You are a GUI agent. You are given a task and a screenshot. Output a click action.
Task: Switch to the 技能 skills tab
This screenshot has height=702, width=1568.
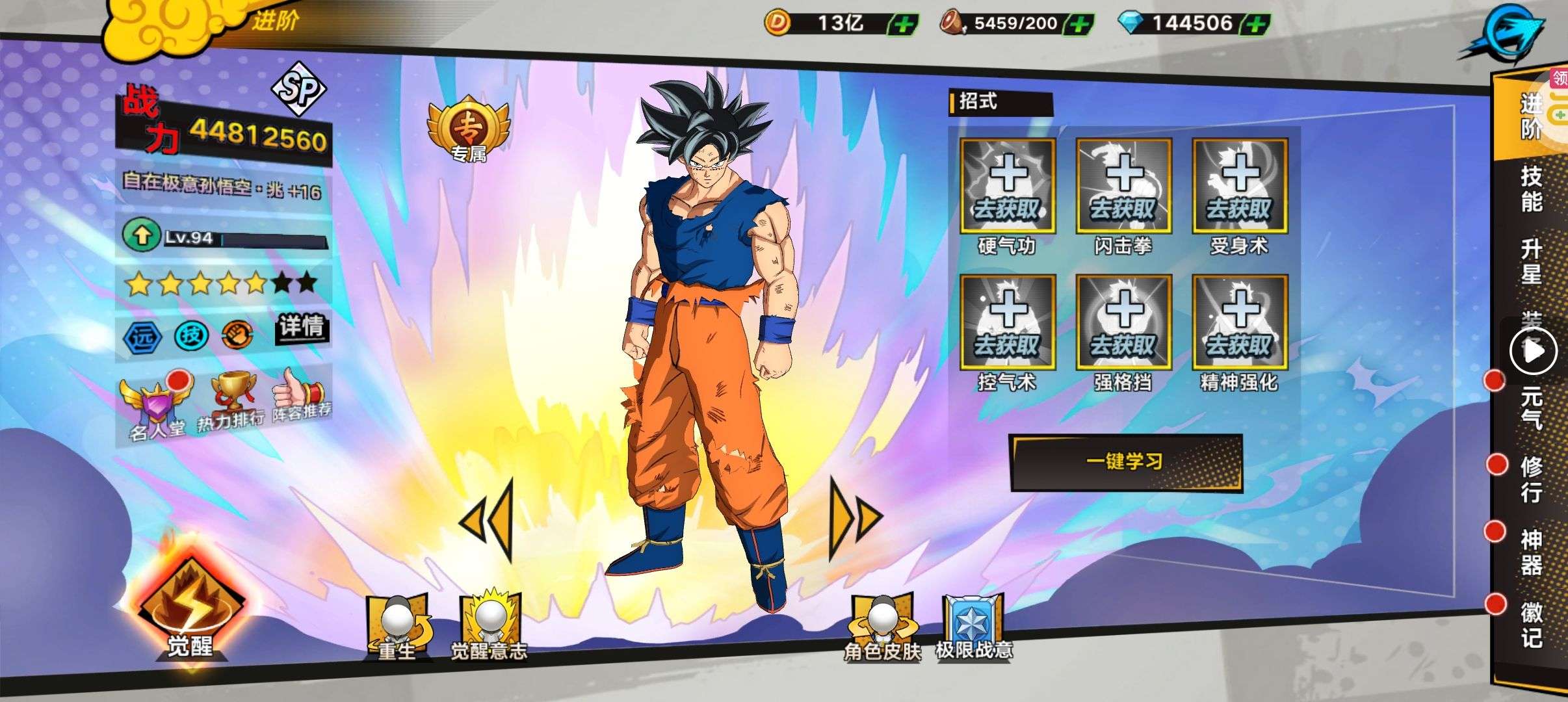(1531, 189)
